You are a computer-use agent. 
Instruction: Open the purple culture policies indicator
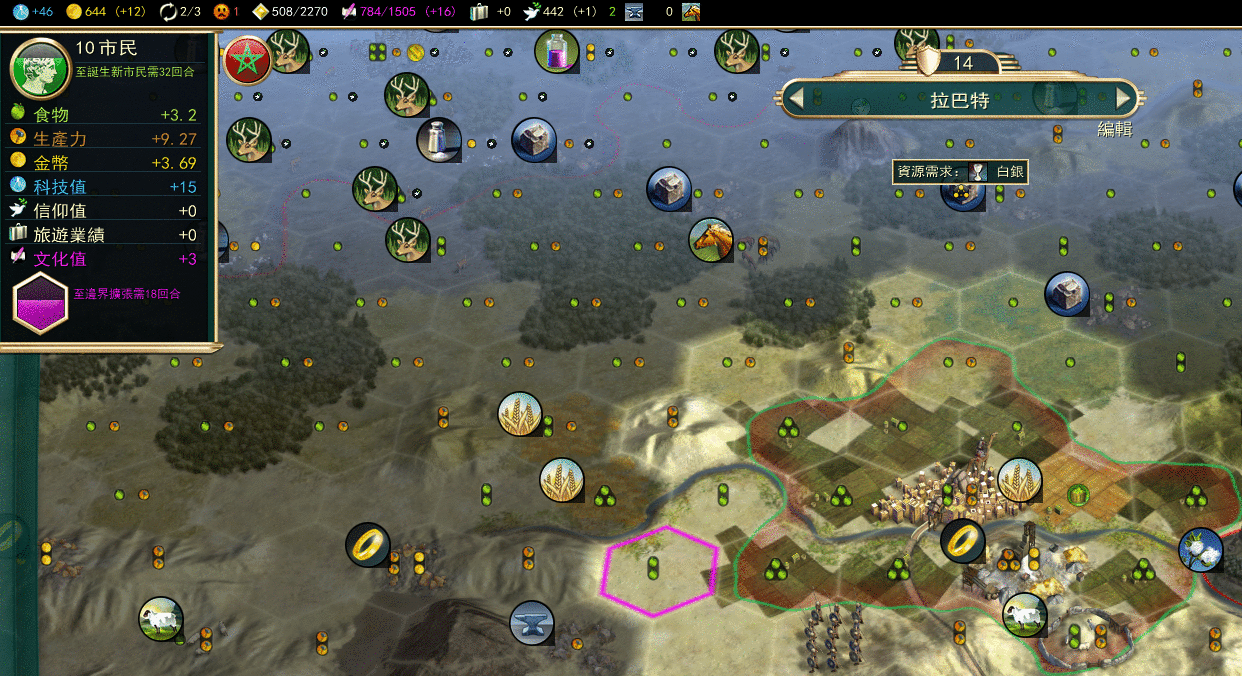point(349,12)
